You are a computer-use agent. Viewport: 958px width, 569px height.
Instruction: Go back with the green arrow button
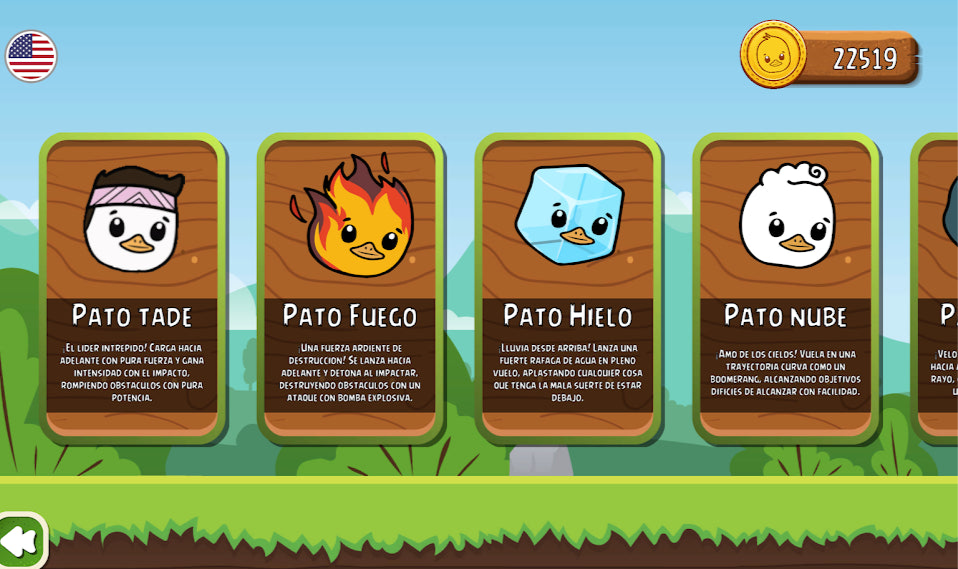click(x=20, y=541)
